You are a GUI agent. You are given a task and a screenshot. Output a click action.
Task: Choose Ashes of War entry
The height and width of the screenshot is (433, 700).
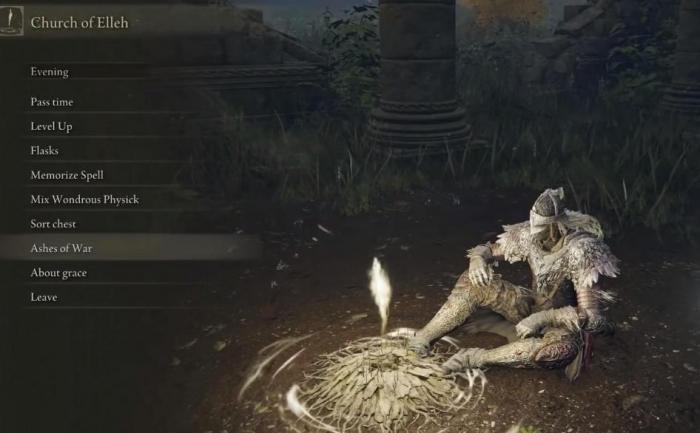62,248
